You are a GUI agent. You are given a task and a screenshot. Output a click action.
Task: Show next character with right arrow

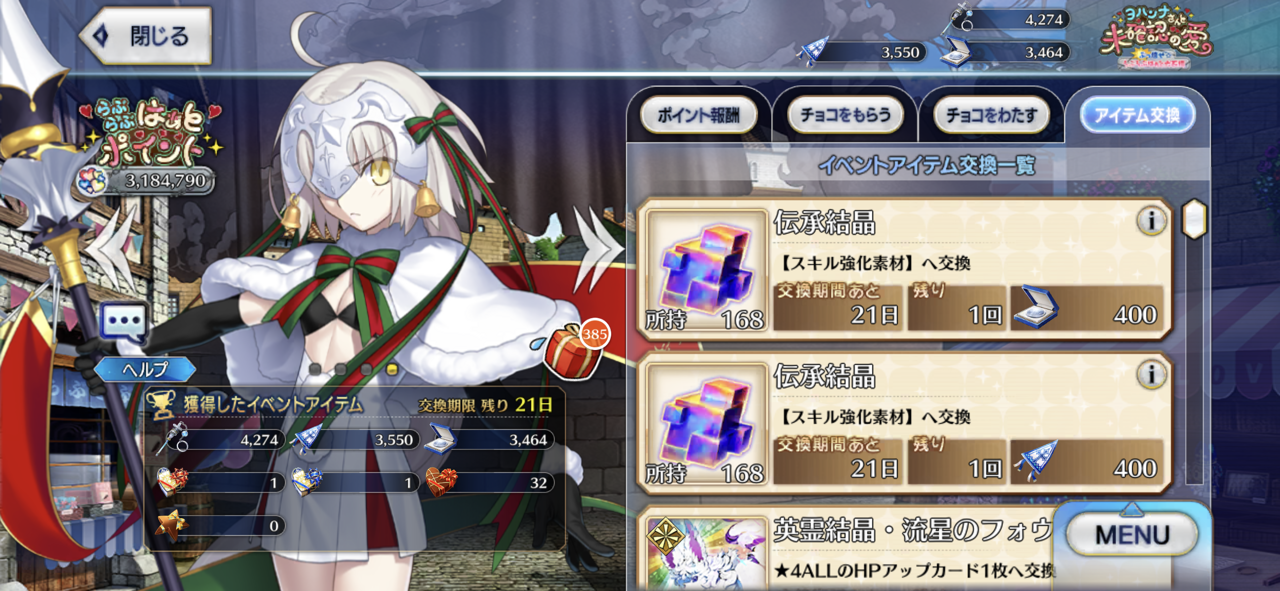596,243
